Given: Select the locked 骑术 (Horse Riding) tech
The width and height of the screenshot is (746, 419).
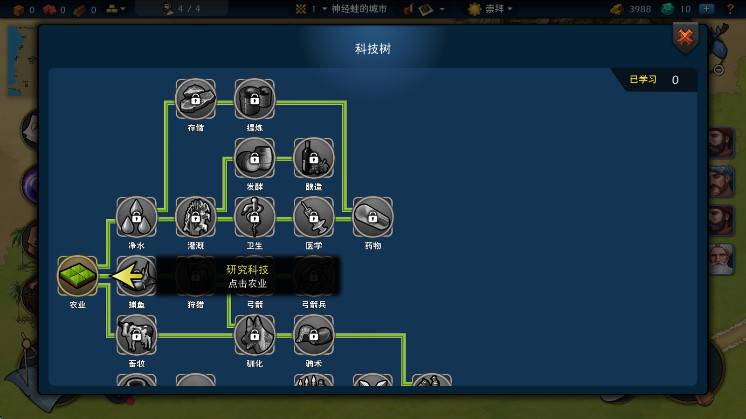Looking at the screenshot, I should 314,335.
